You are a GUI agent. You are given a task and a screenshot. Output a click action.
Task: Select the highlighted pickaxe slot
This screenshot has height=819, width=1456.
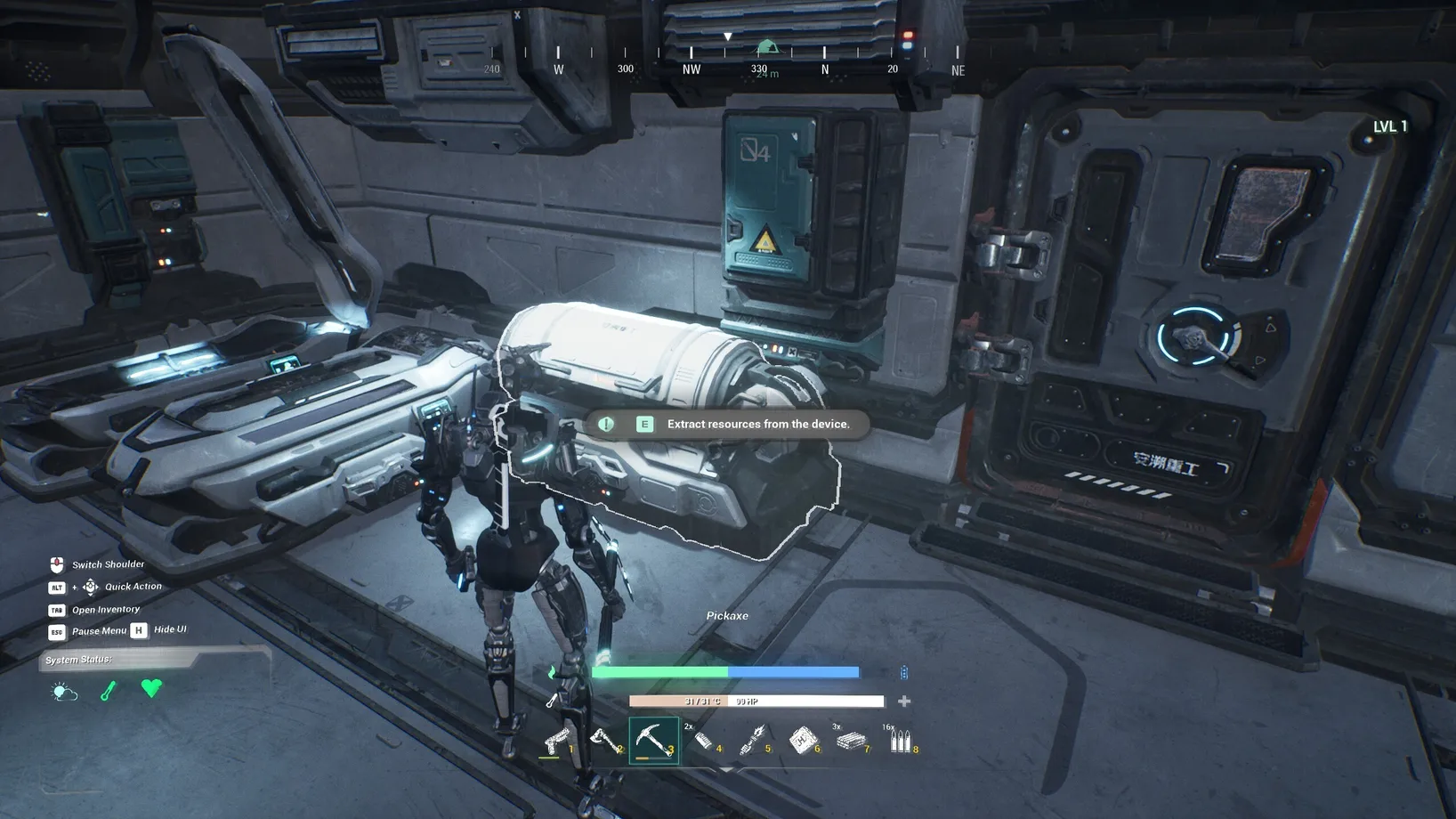(x=653, y=741)
